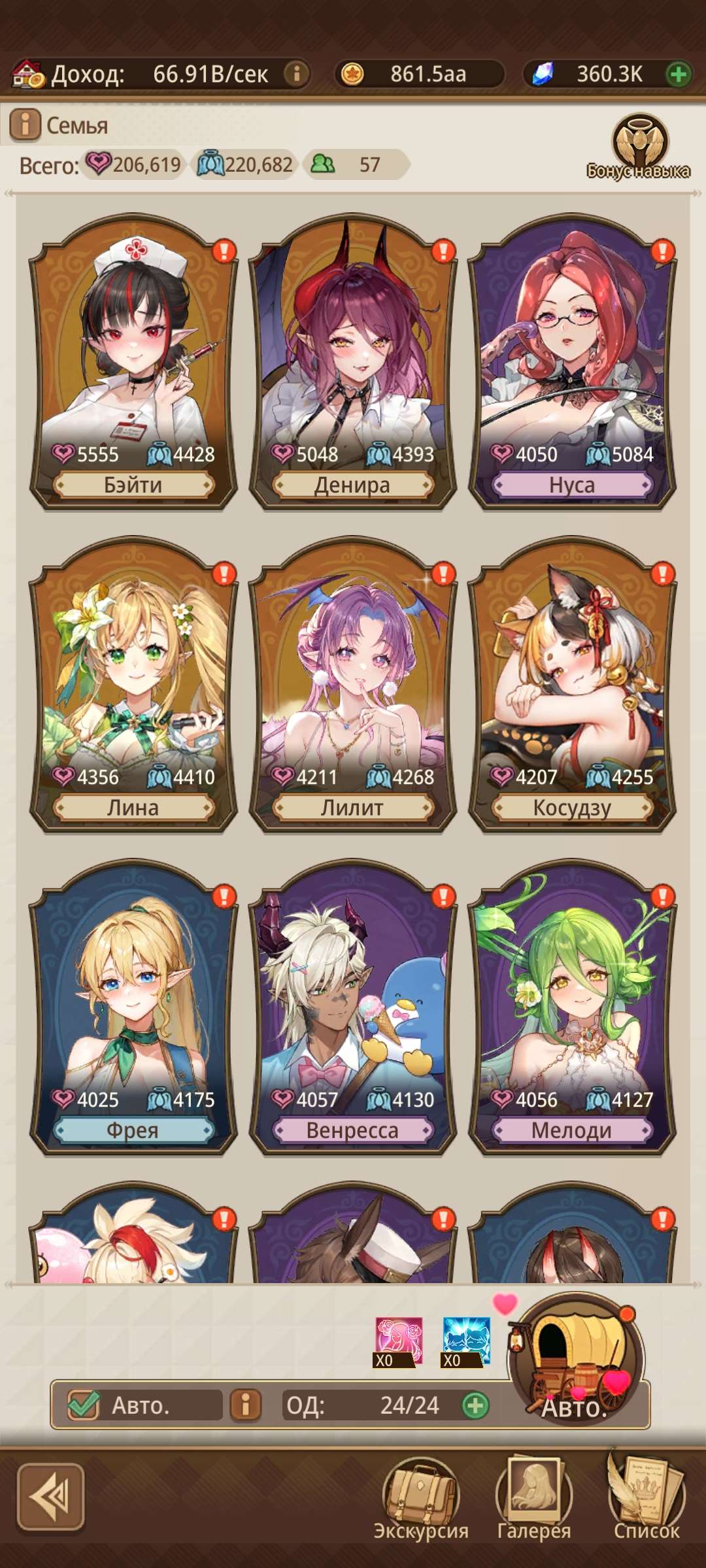This screenshot has height=1568, width=706.
Task: Show the Семья info panel
Action: pyautogui.click(x=25, y=124)
